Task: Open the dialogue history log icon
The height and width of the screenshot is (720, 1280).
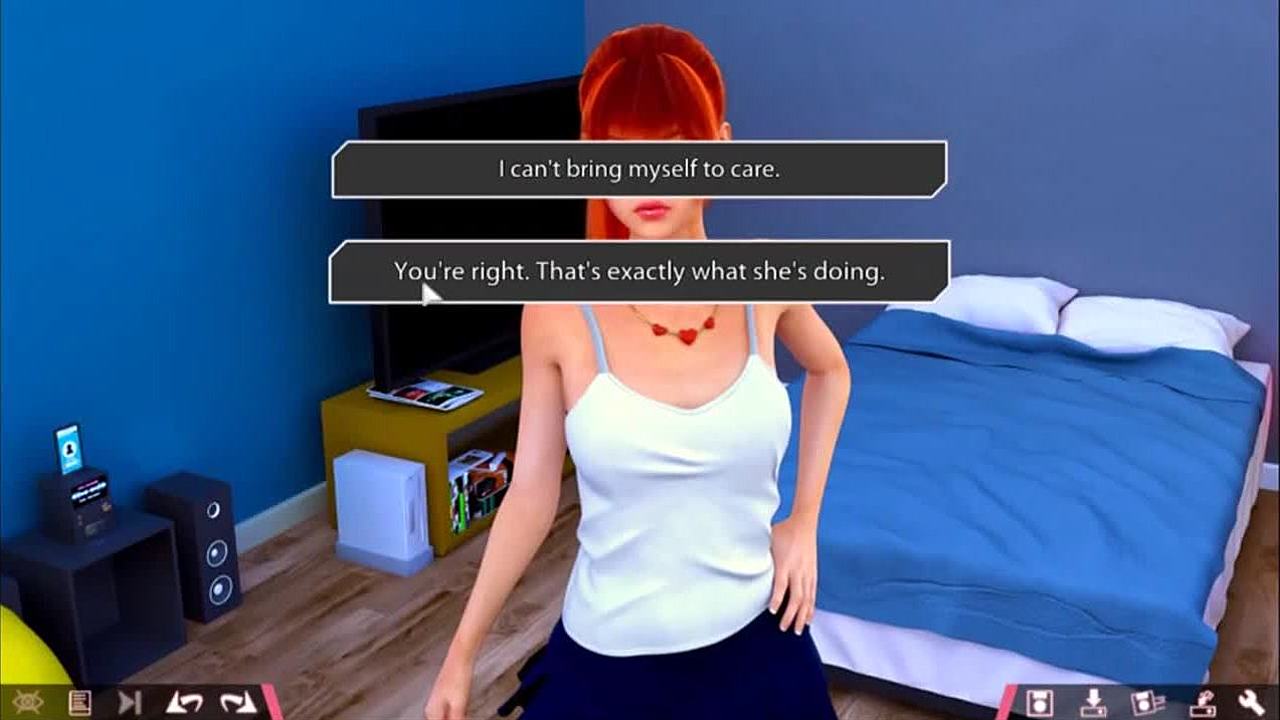Action: 80,702
